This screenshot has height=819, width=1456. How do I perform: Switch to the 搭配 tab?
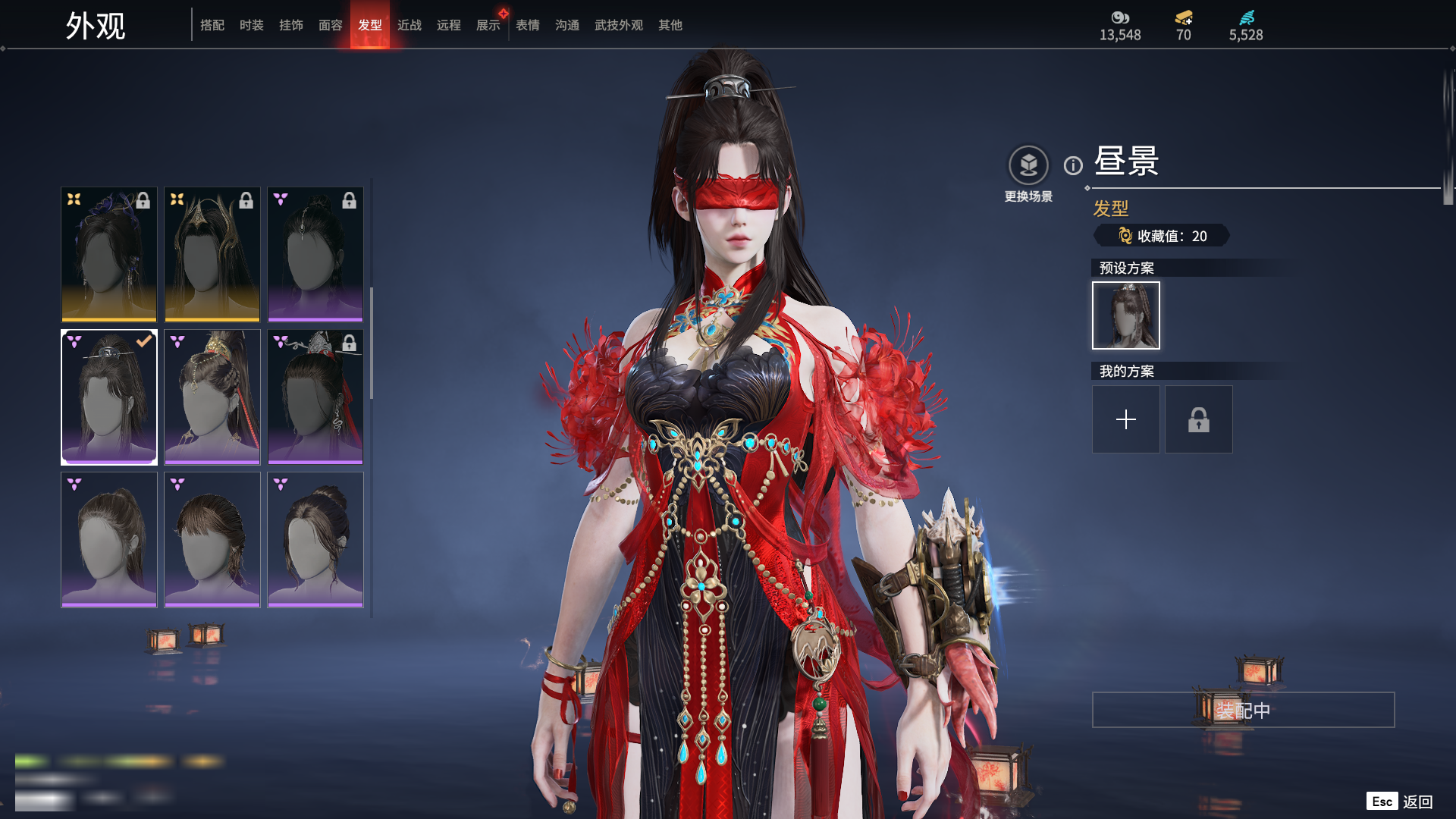(212, 25)
